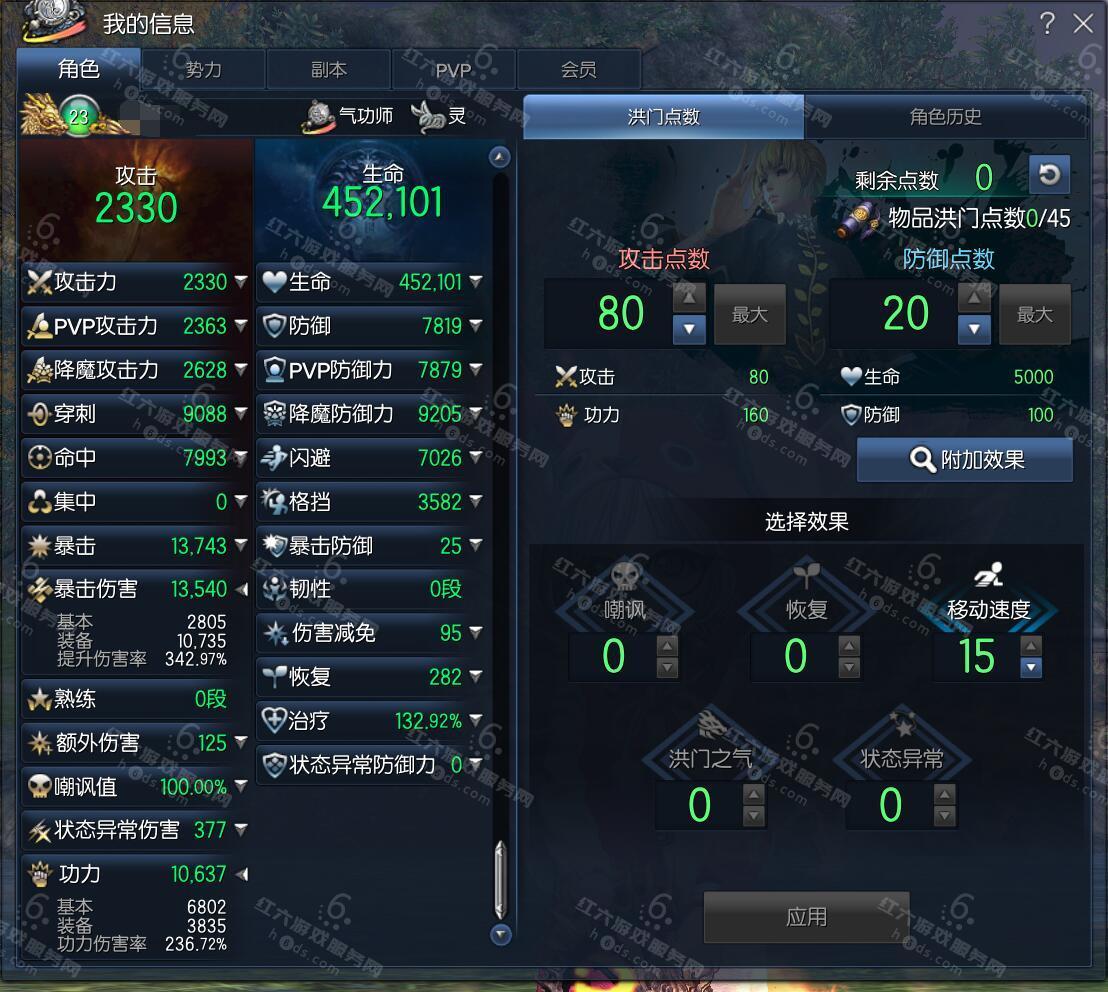The image size is (1108, 992).
Task: Reset points with the refresh button
Action: pos(1049,175)
